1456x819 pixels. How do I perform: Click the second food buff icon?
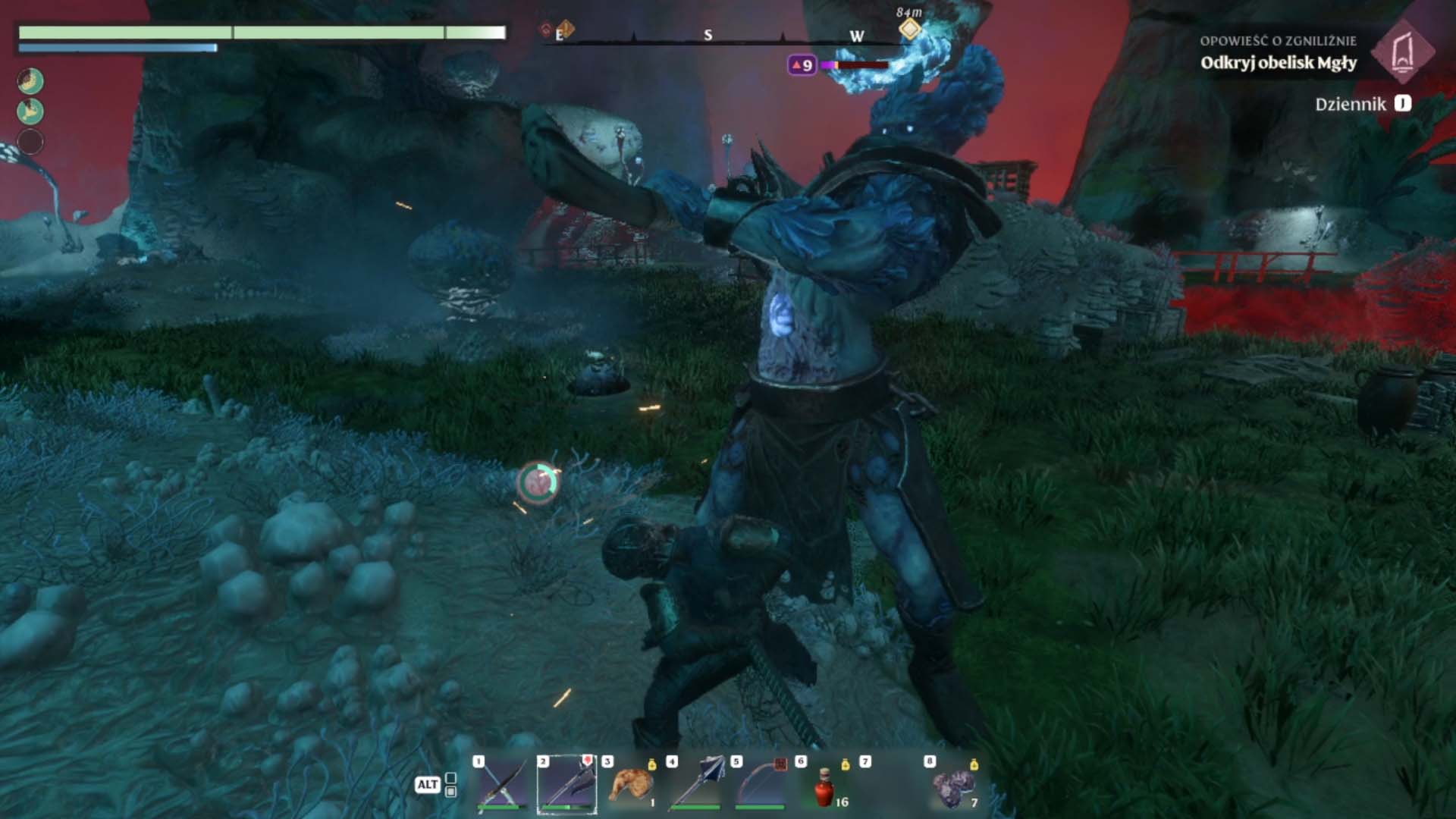coord(30,111)
